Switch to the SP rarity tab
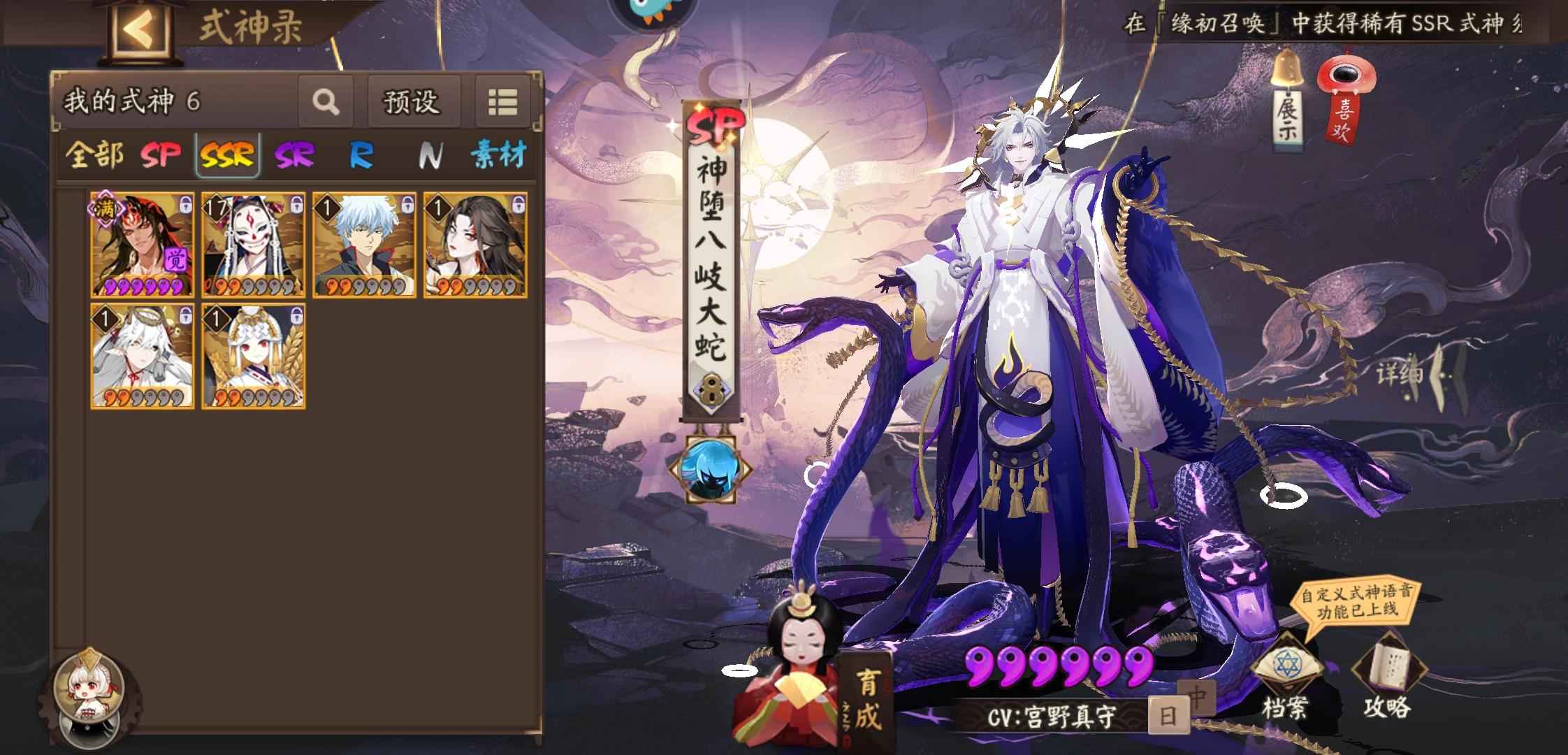The height and width of the screenshot is (755, 1568). tap(161, 155)
